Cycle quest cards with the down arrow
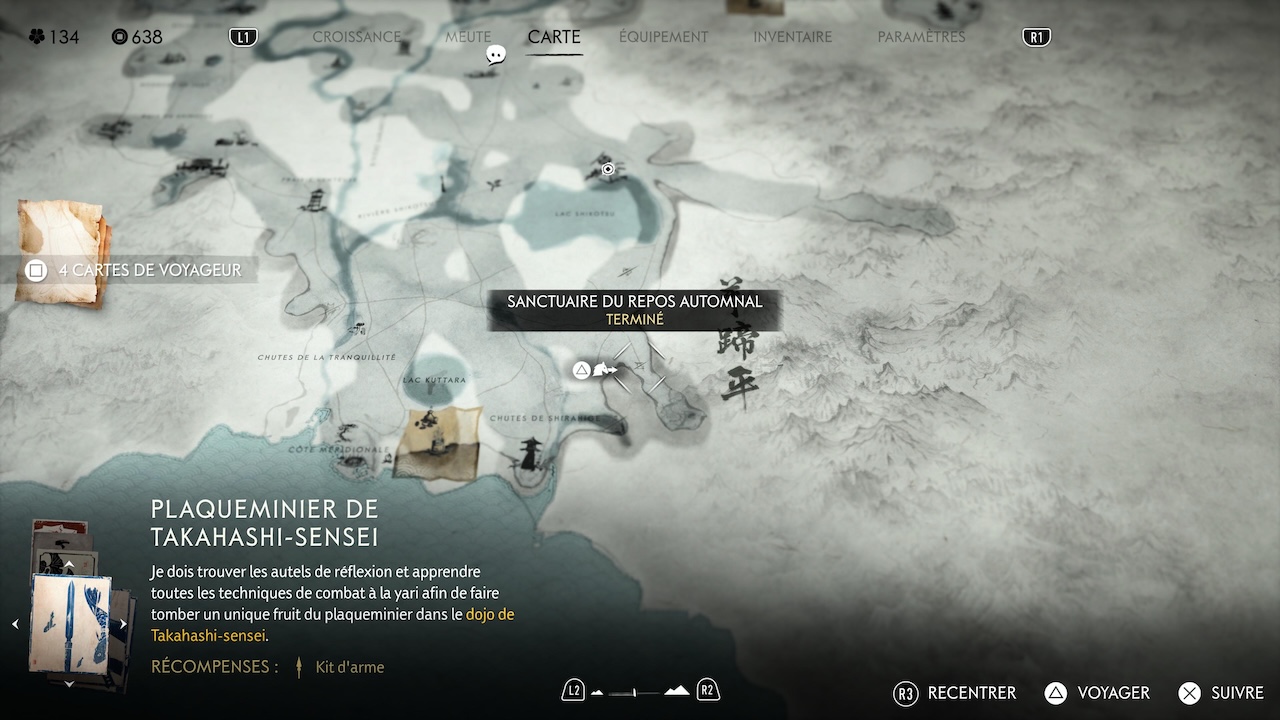This screenshot has width=1280, height=720. pos(69,684)
